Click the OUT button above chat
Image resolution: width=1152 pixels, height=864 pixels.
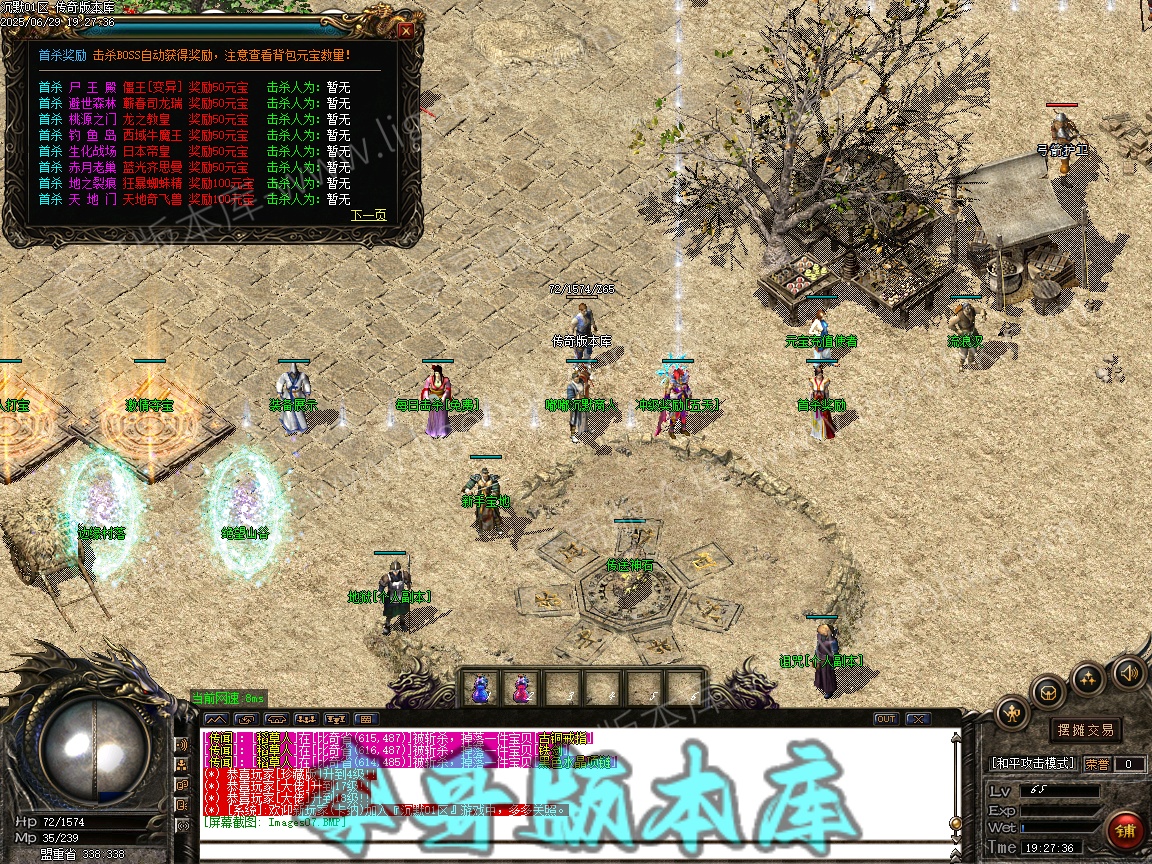click(x=885, y=719)
